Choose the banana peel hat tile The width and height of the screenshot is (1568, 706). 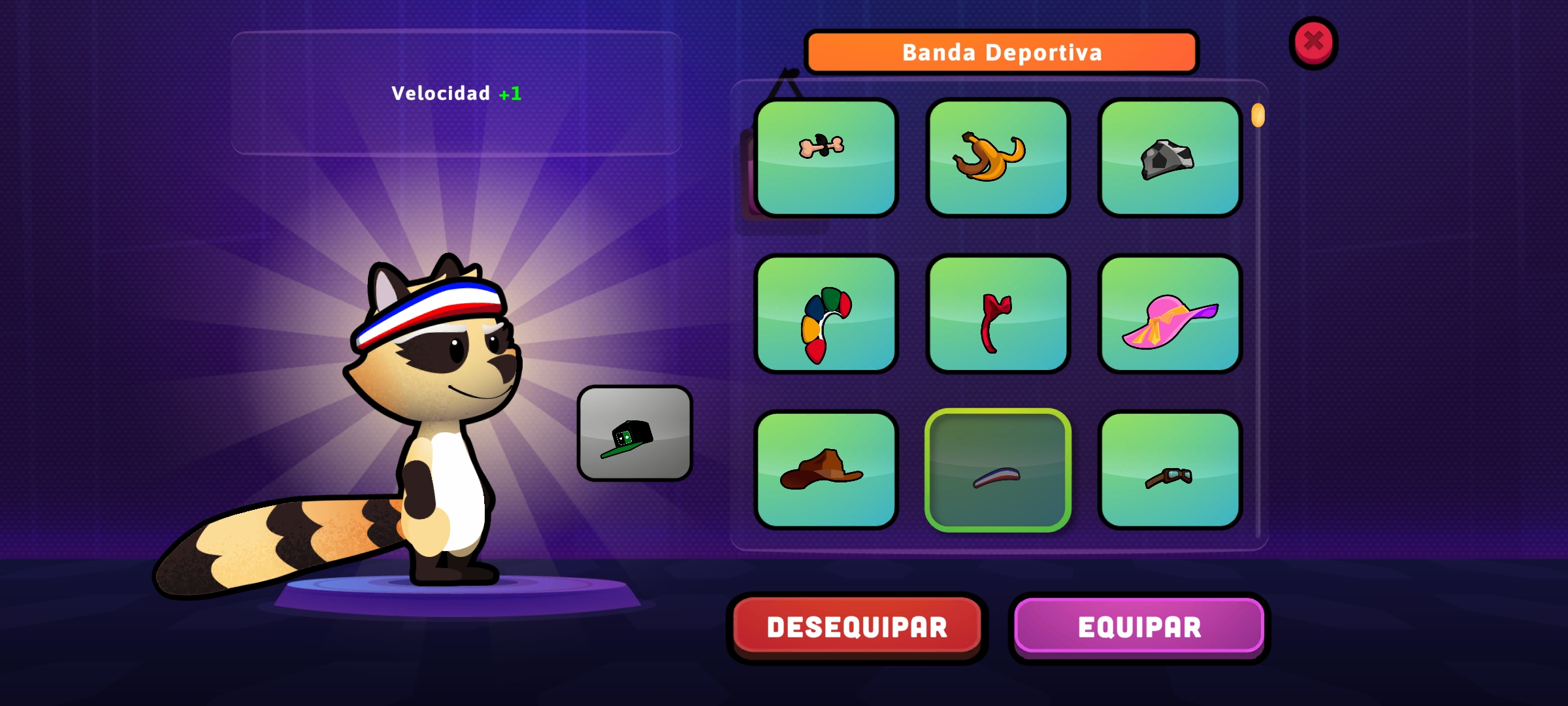pyautogui.click(x=998, y=158)
